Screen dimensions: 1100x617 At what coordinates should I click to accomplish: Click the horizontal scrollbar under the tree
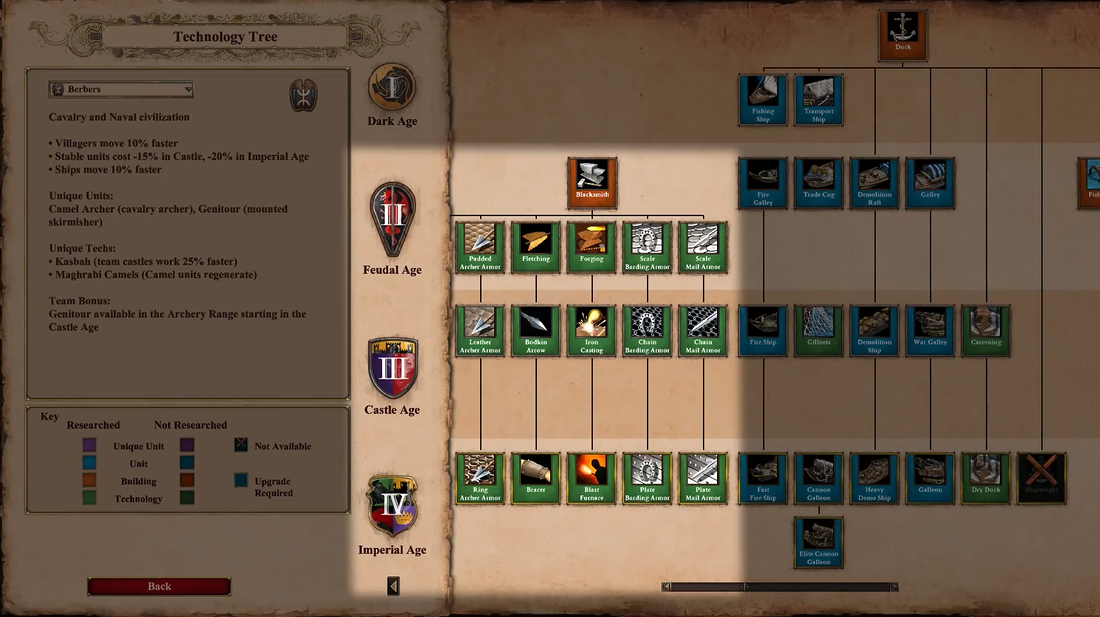(780, 587)
